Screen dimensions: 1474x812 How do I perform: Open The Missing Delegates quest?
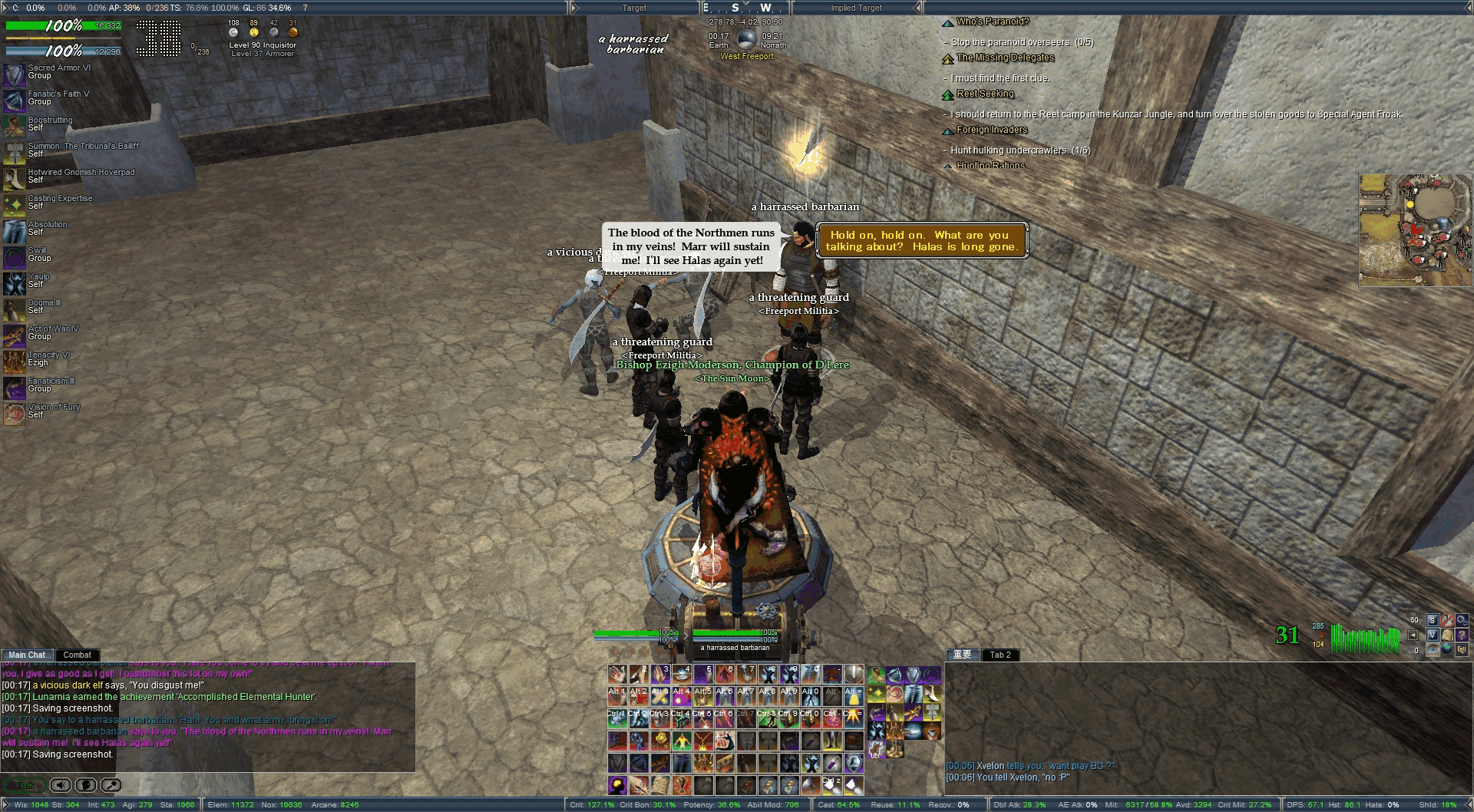click(1005, 58)
